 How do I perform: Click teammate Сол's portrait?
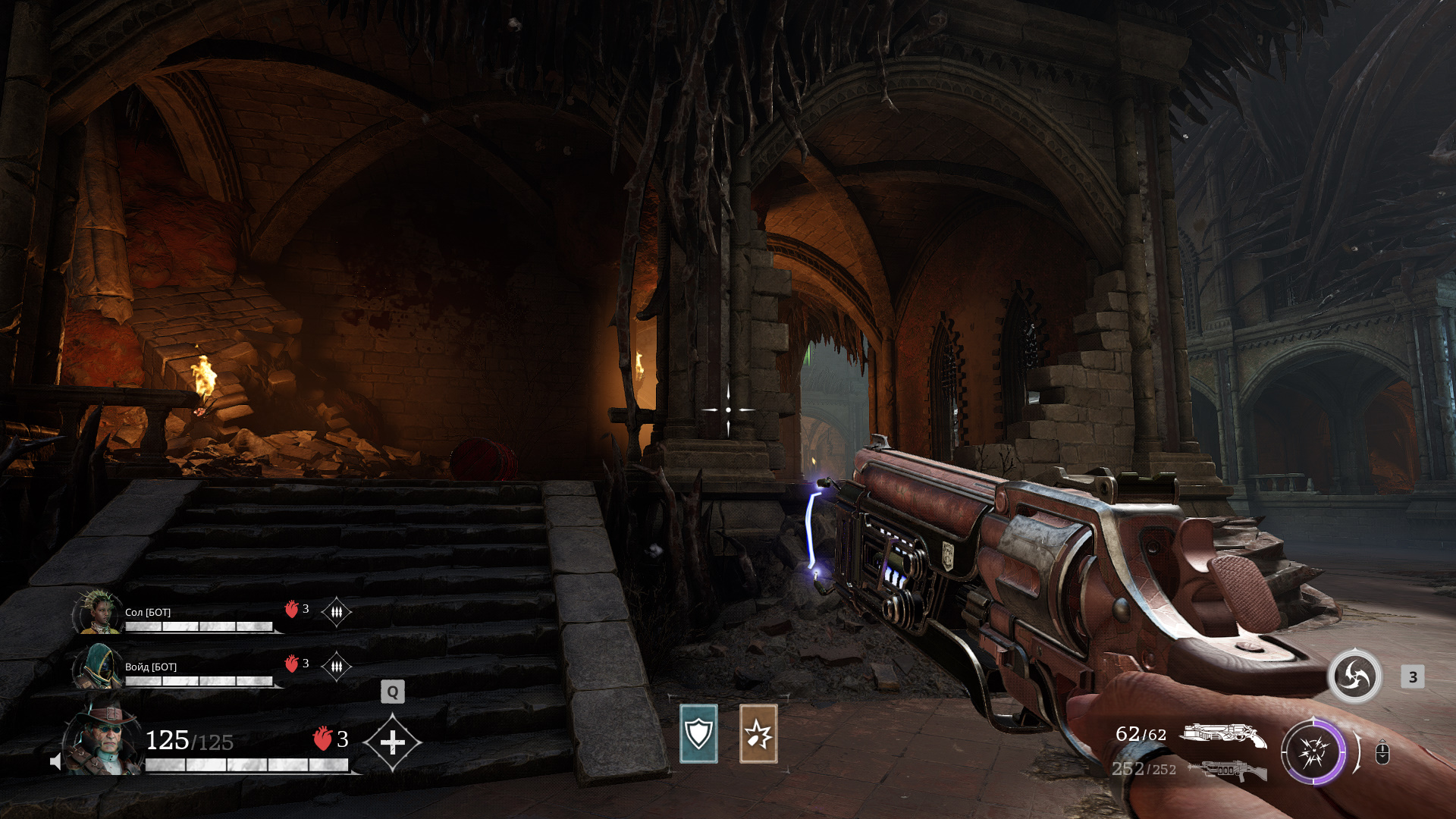(97, 612)
